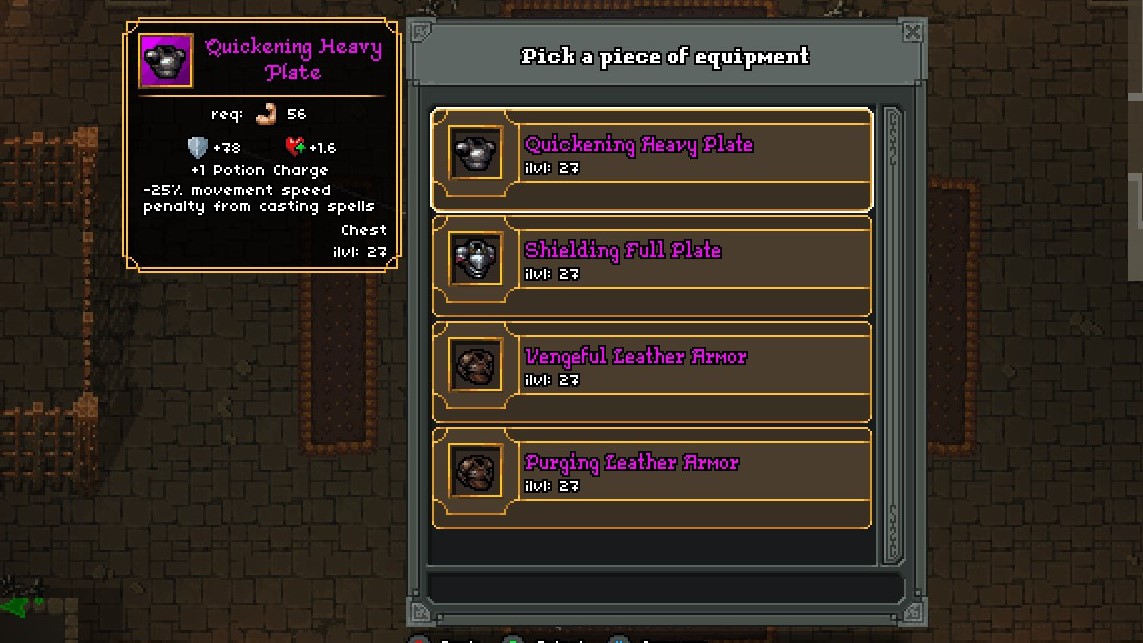
Task: Choose the Quickening Heavy Plate row
Action: 651,159
